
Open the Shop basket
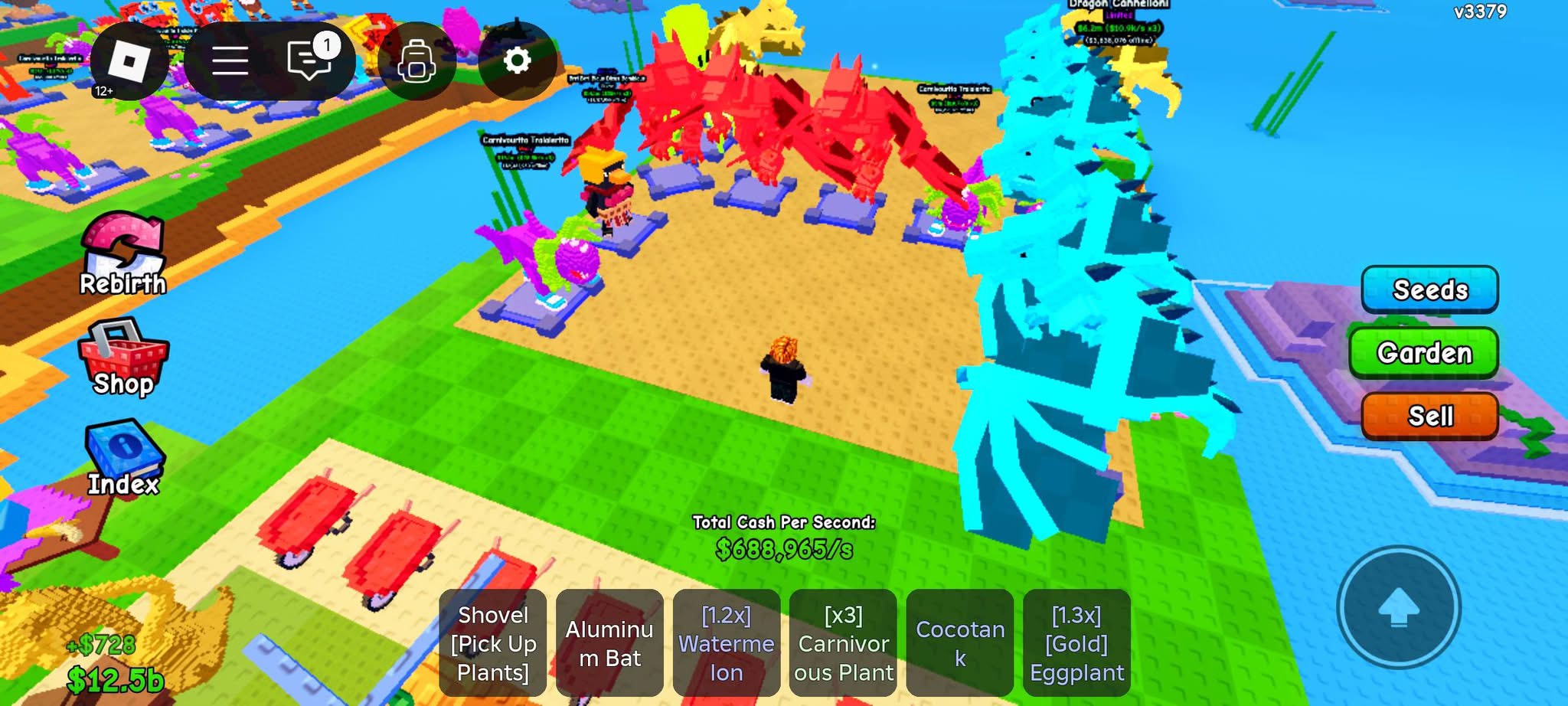[123, 358]
